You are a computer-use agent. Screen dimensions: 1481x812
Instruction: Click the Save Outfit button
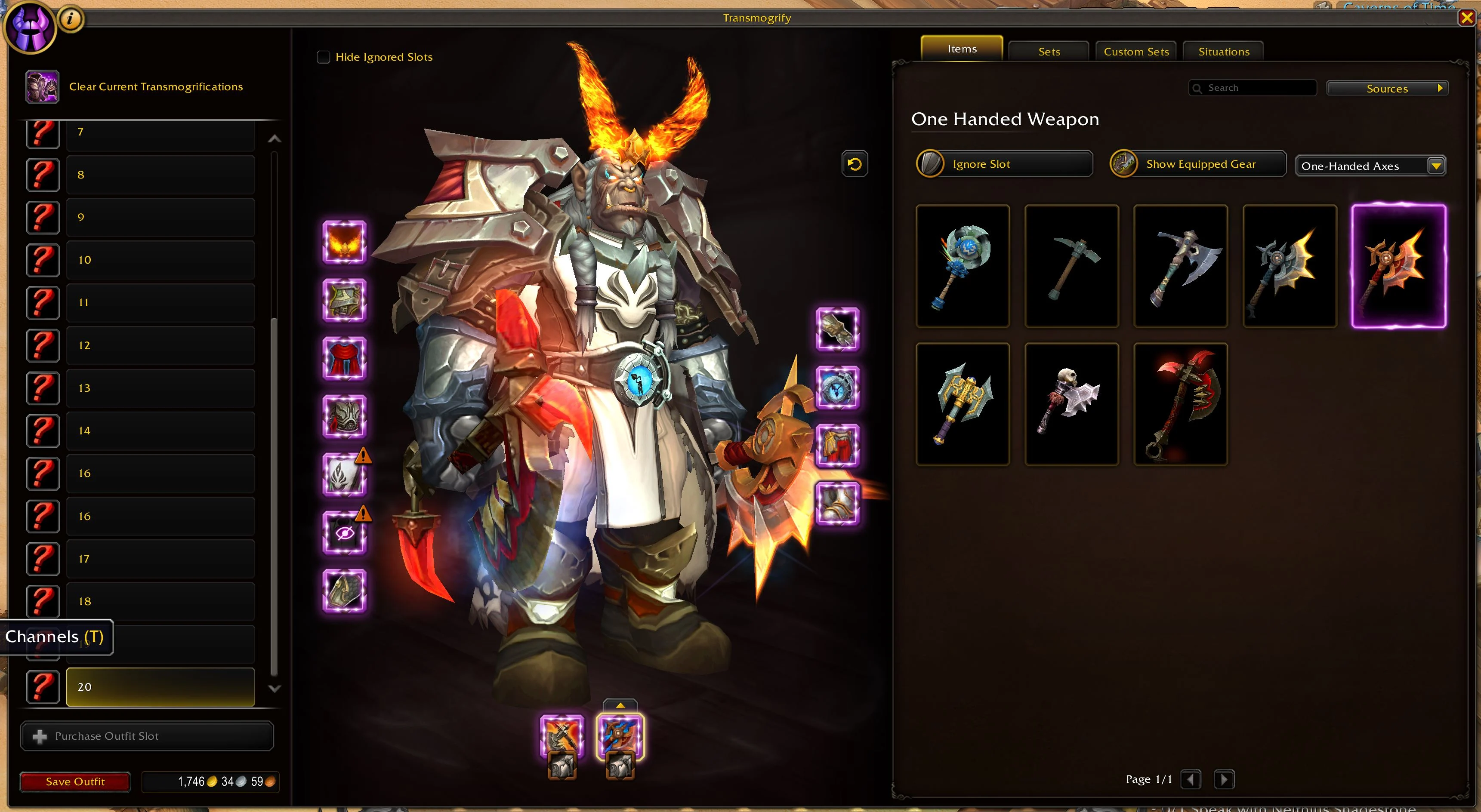point(75,781)
